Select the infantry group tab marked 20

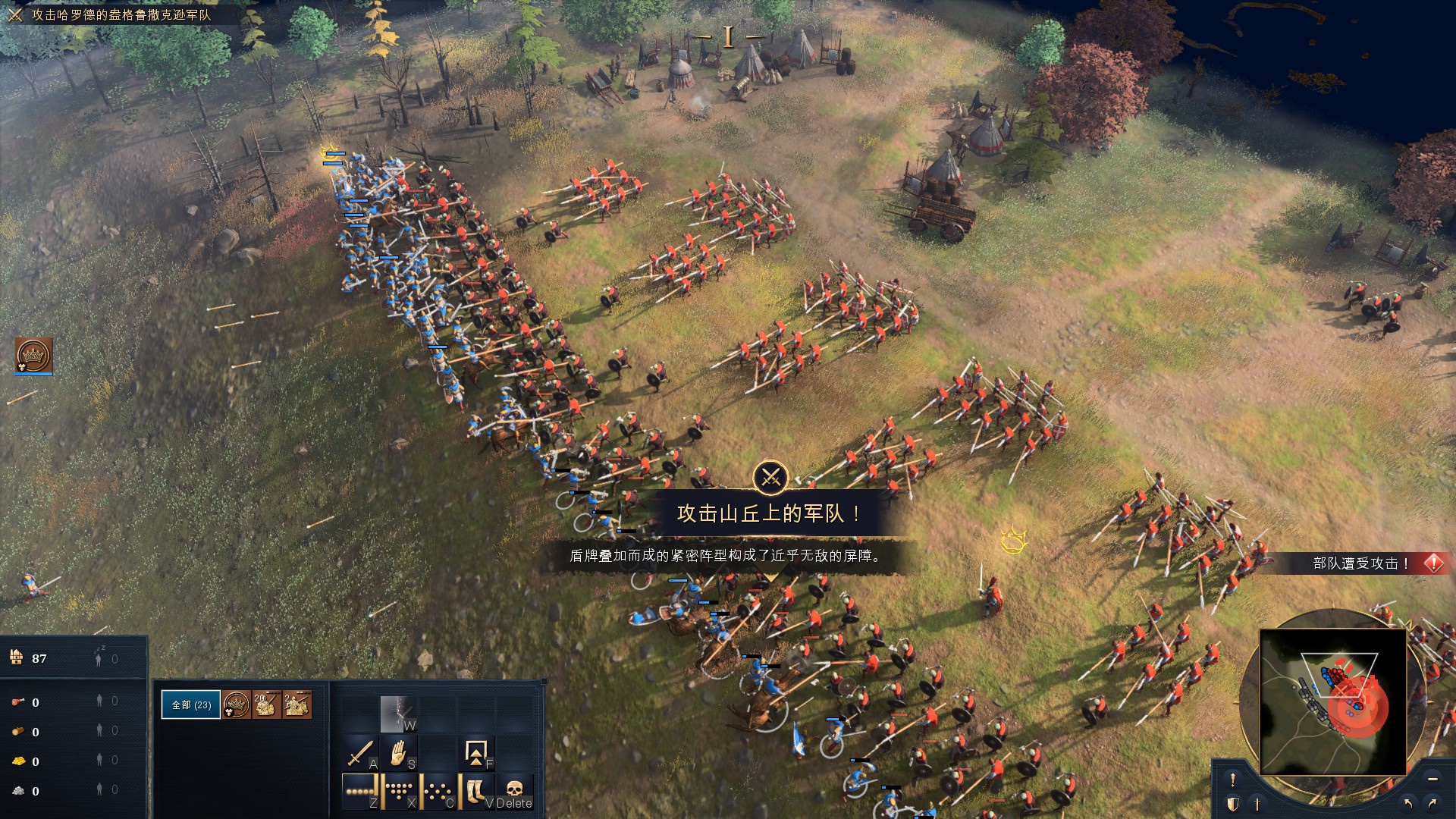click(x=266, y=704)
